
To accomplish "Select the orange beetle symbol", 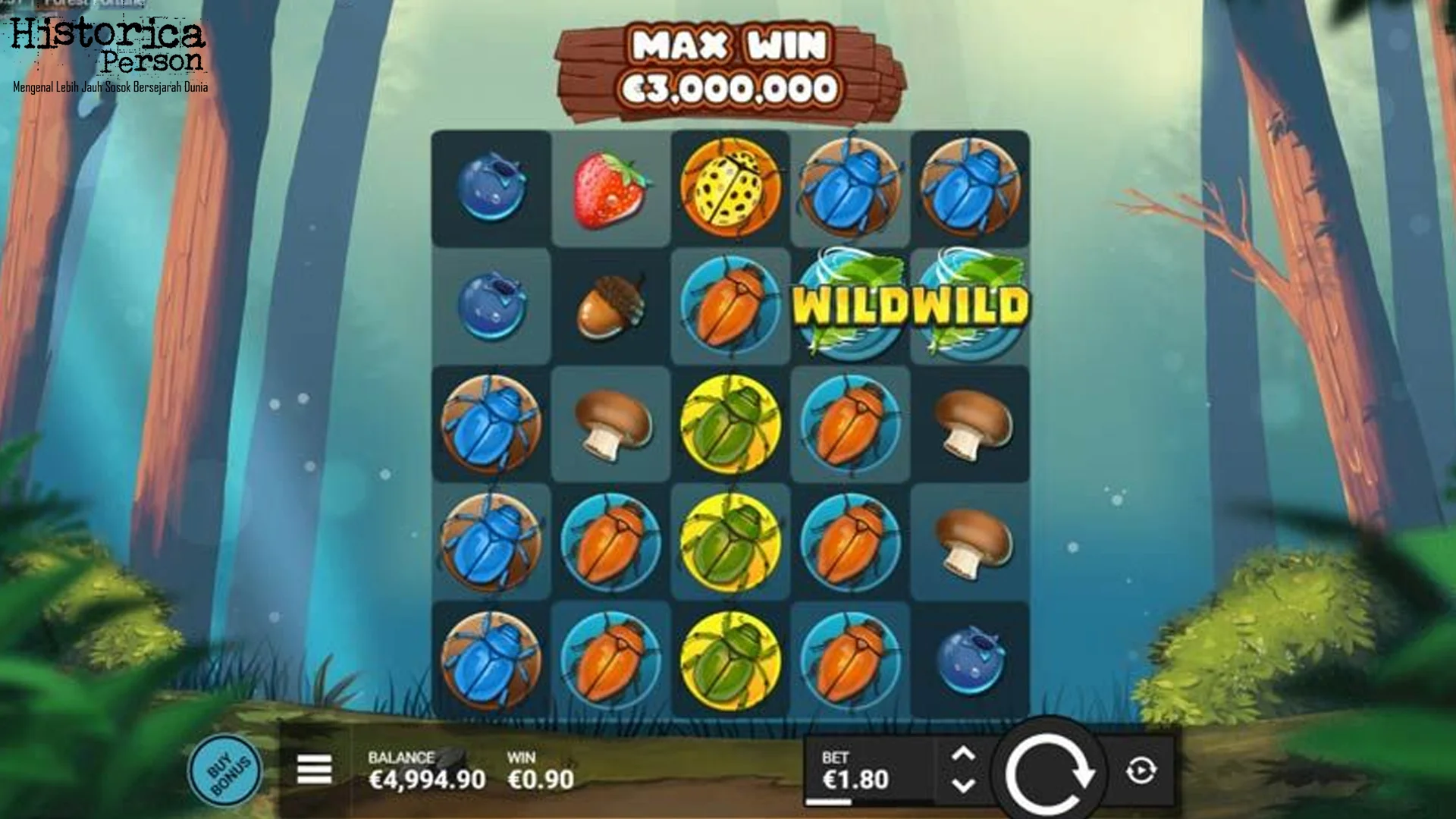I will 849,422.
